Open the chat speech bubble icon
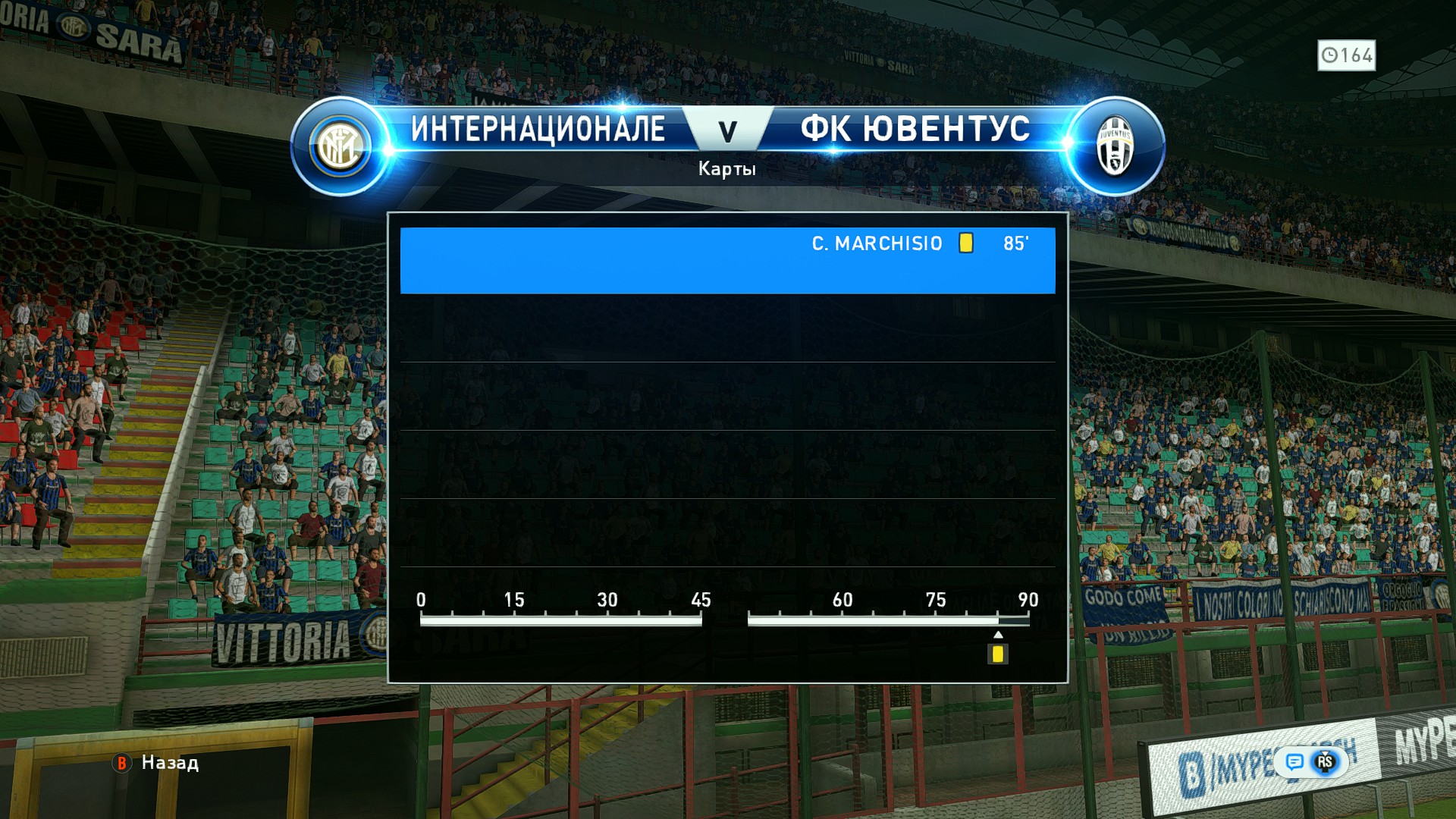Viewport: 1456px width, 819px height. click(x=1294, y=761)
